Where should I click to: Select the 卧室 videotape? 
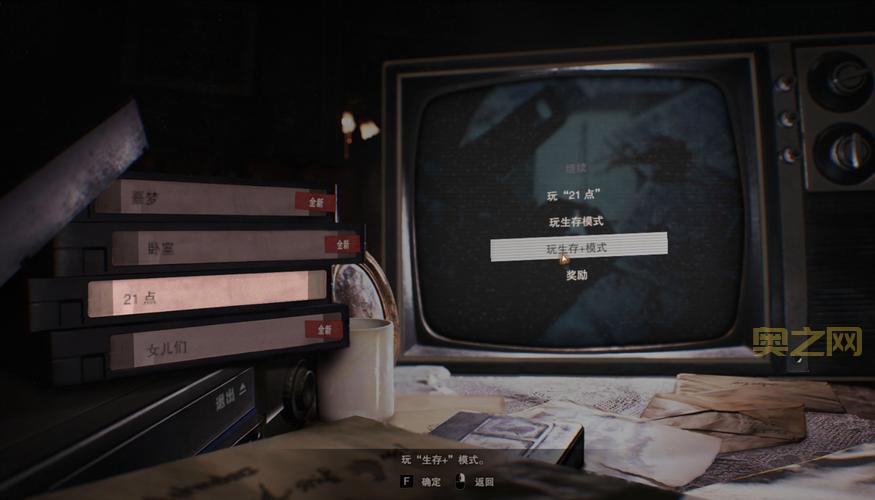coord(220,246)
